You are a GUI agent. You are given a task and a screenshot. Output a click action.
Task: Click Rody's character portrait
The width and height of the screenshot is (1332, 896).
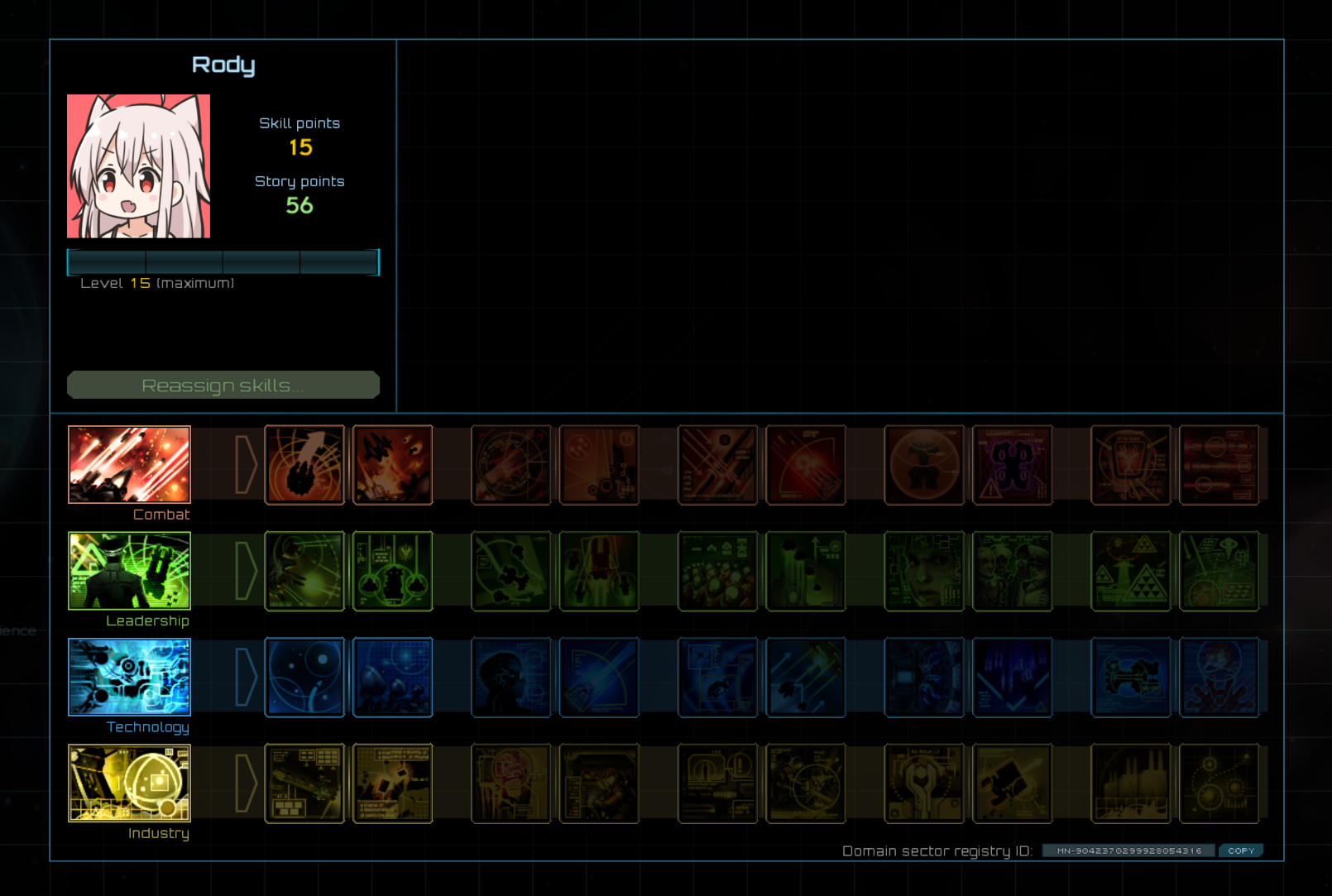[138, 165]
